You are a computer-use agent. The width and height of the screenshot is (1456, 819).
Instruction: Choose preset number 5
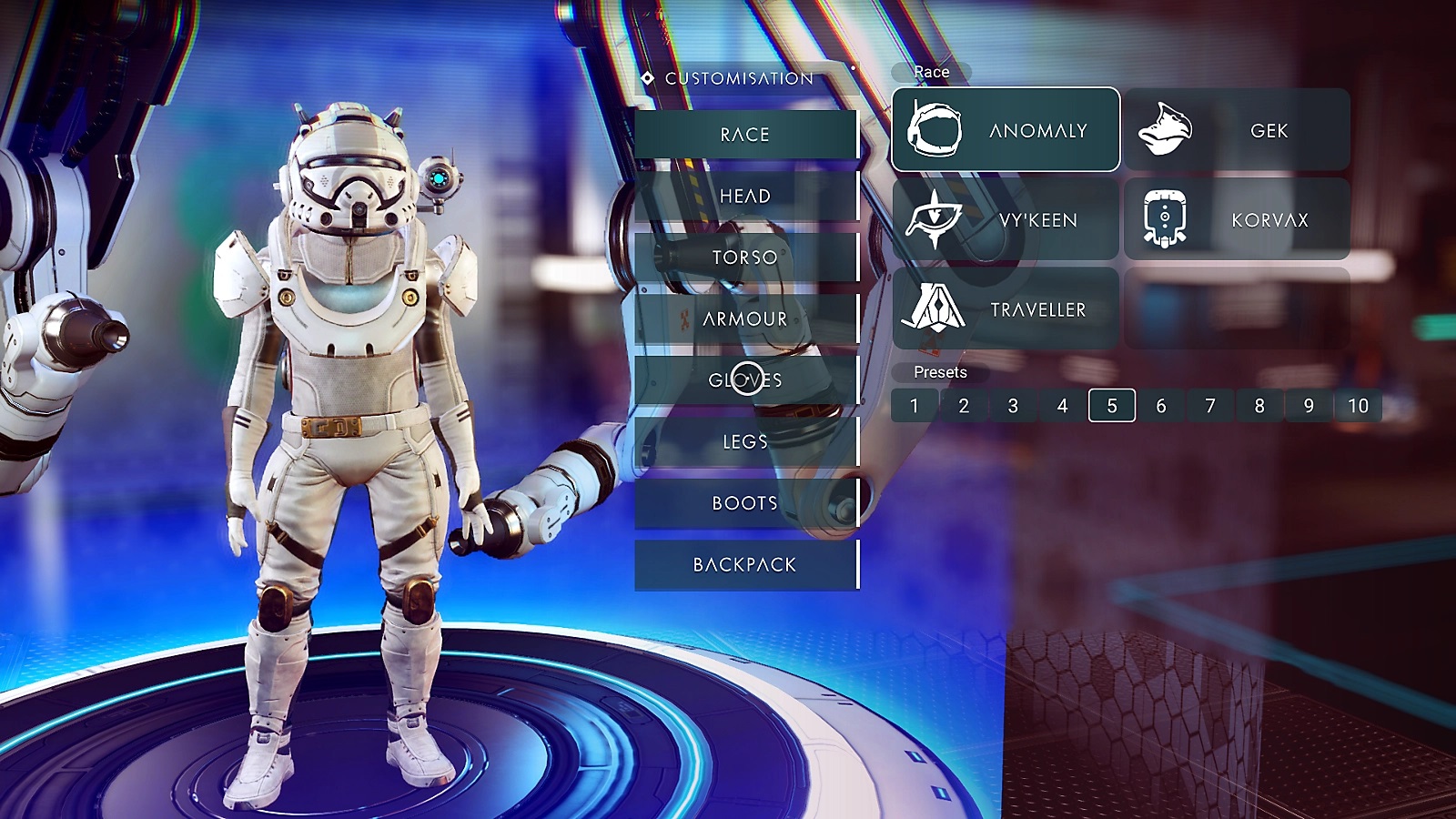(x=1112, y=406)
